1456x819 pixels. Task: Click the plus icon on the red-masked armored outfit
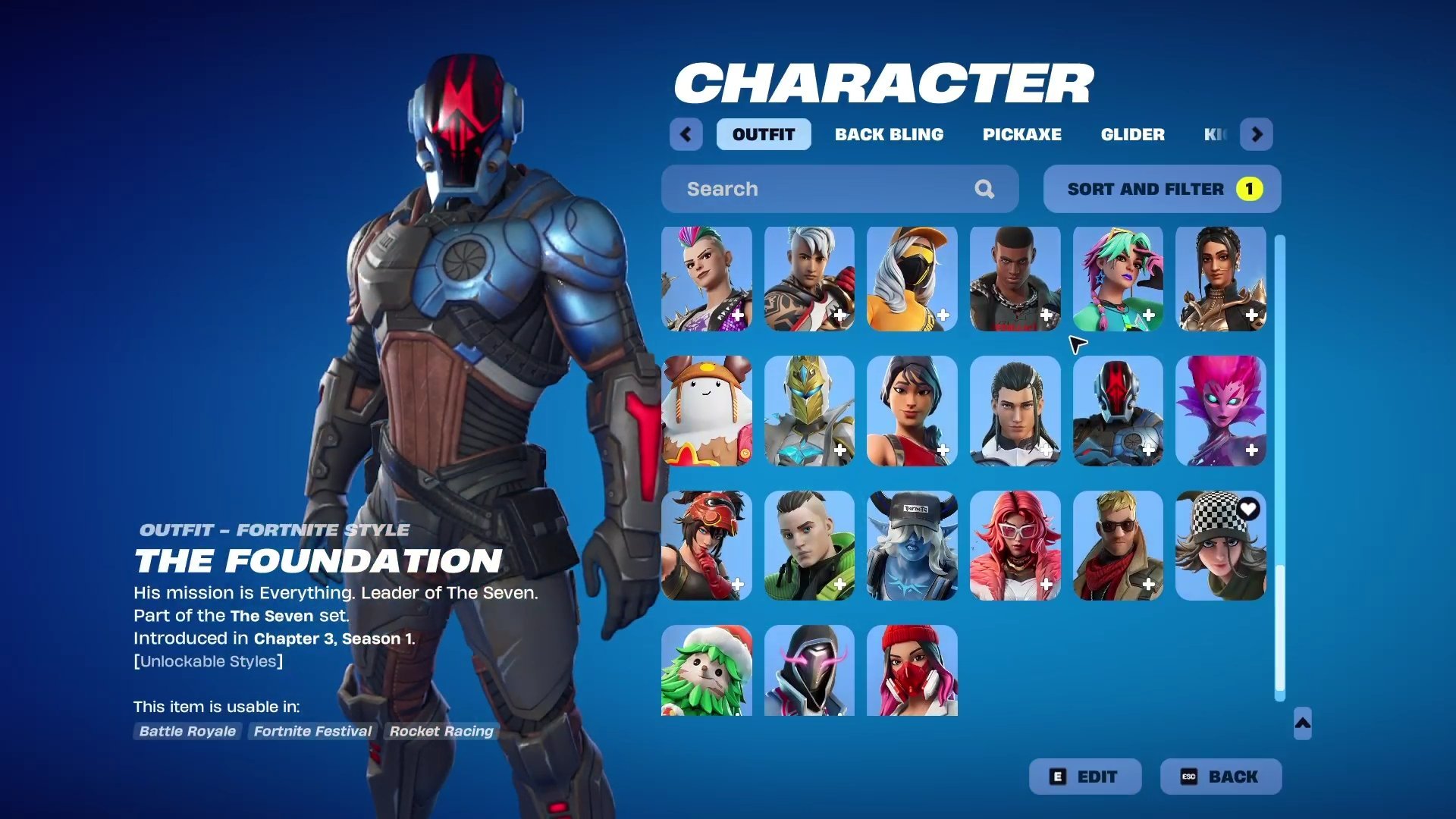point(1149,449)
